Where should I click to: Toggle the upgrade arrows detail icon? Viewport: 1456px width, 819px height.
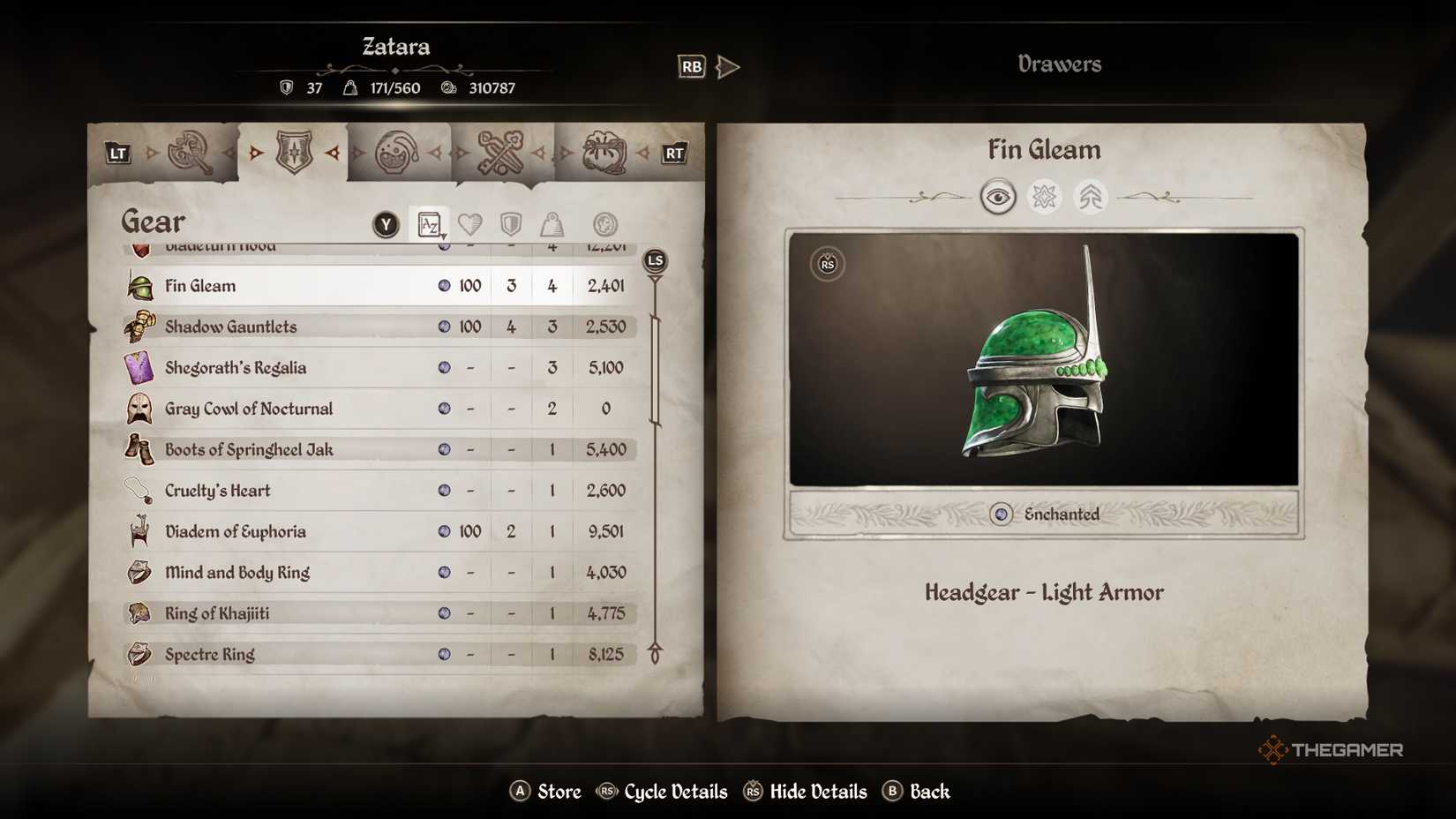[x=1091, y=196]
